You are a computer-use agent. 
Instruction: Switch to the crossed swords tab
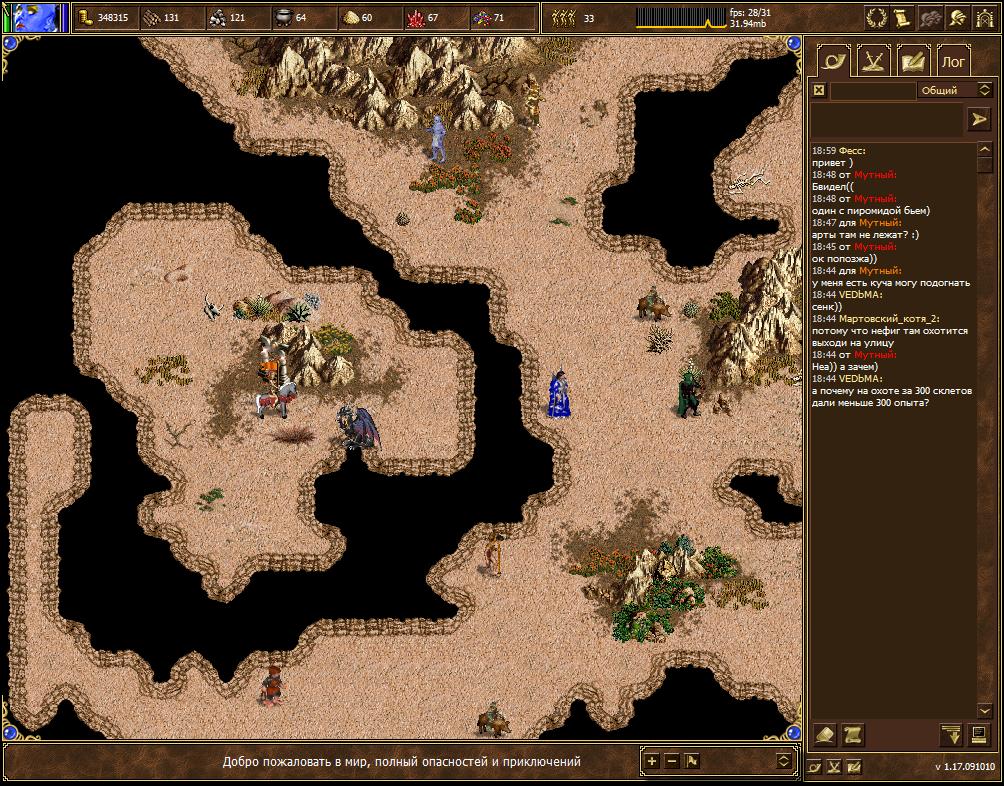click(874, 62)
